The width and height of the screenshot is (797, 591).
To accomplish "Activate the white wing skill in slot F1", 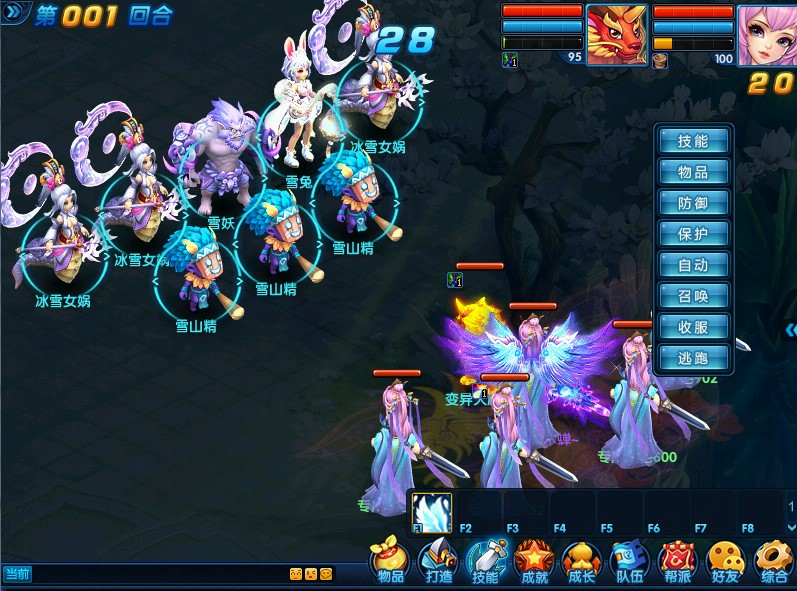I will 432,510.
